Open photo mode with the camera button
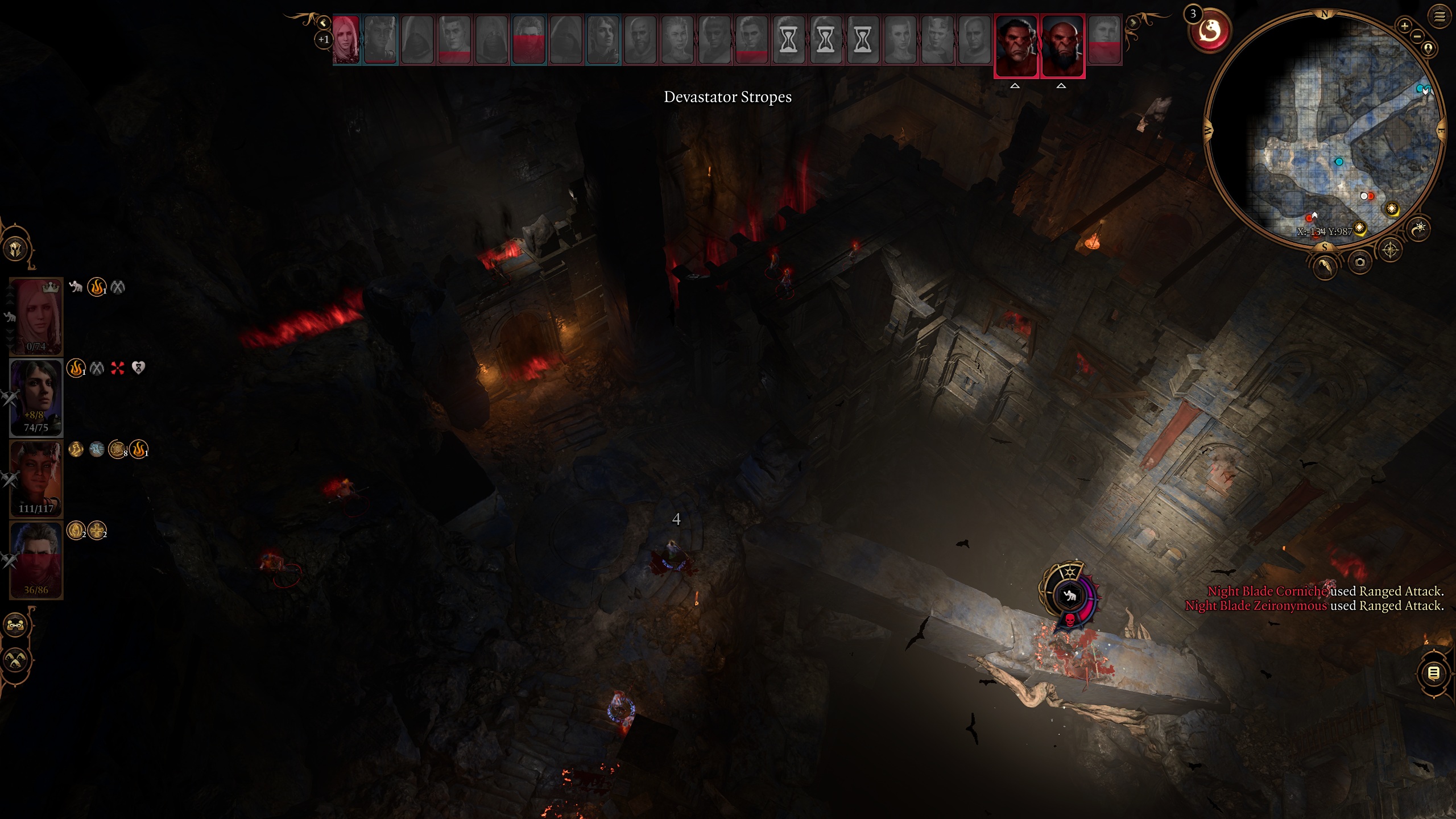Image resolution: width=1456 pixels, height=819 pixels. 1359,262
